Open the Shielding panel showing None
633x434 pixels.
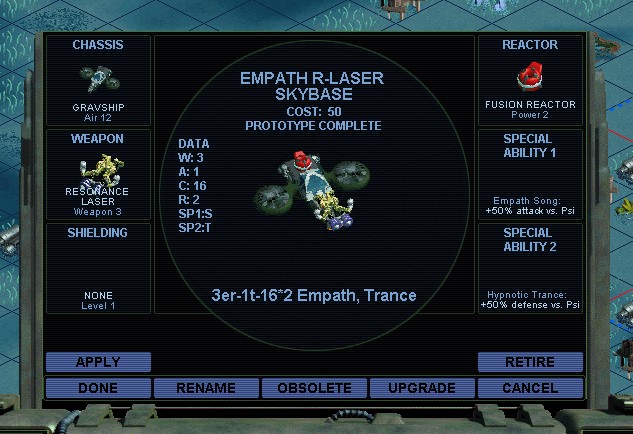(x=98, y=268)
